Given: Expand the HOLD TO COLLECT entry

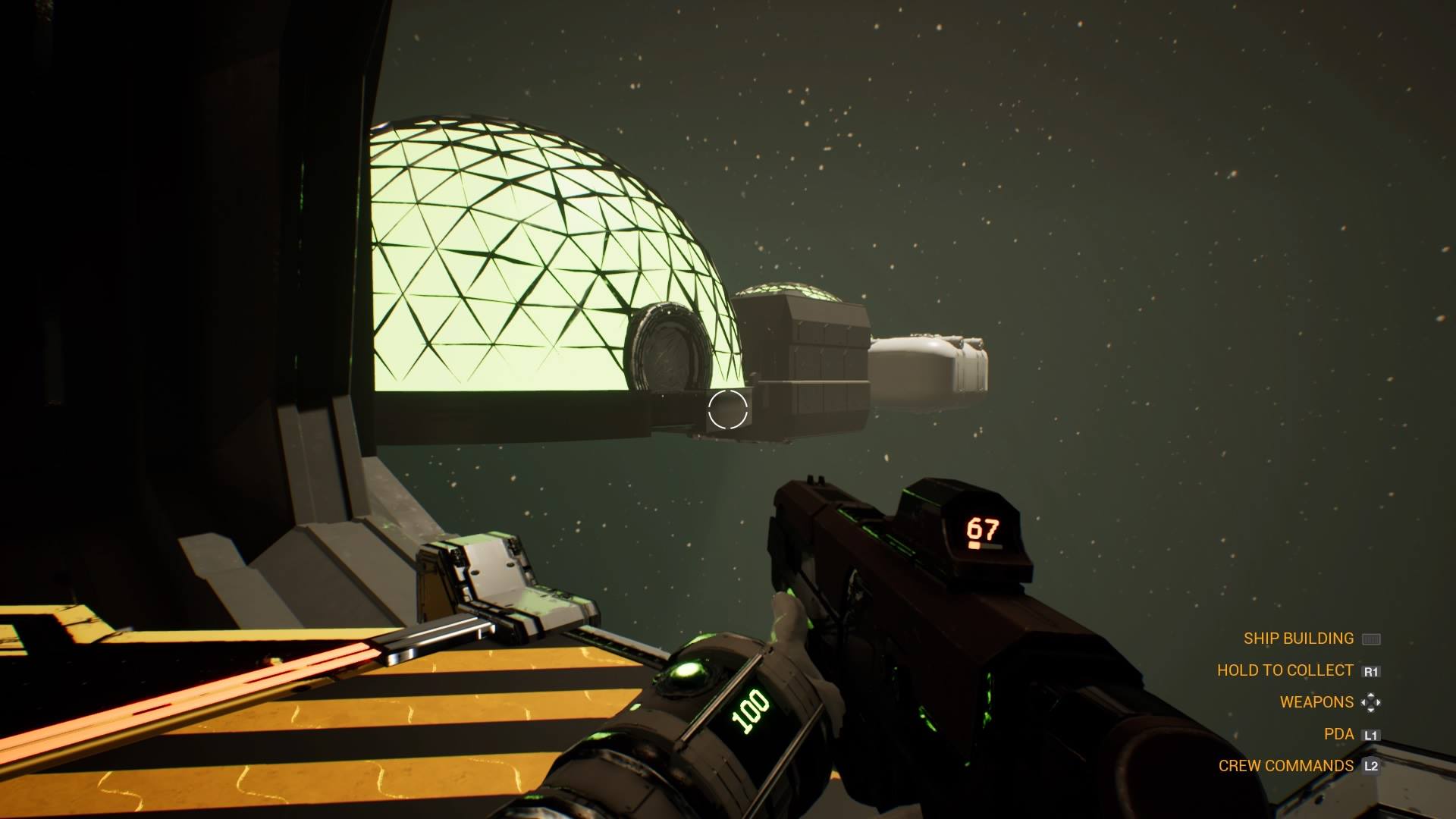Looking at the screenshot, I should [x=1285, y=670].
